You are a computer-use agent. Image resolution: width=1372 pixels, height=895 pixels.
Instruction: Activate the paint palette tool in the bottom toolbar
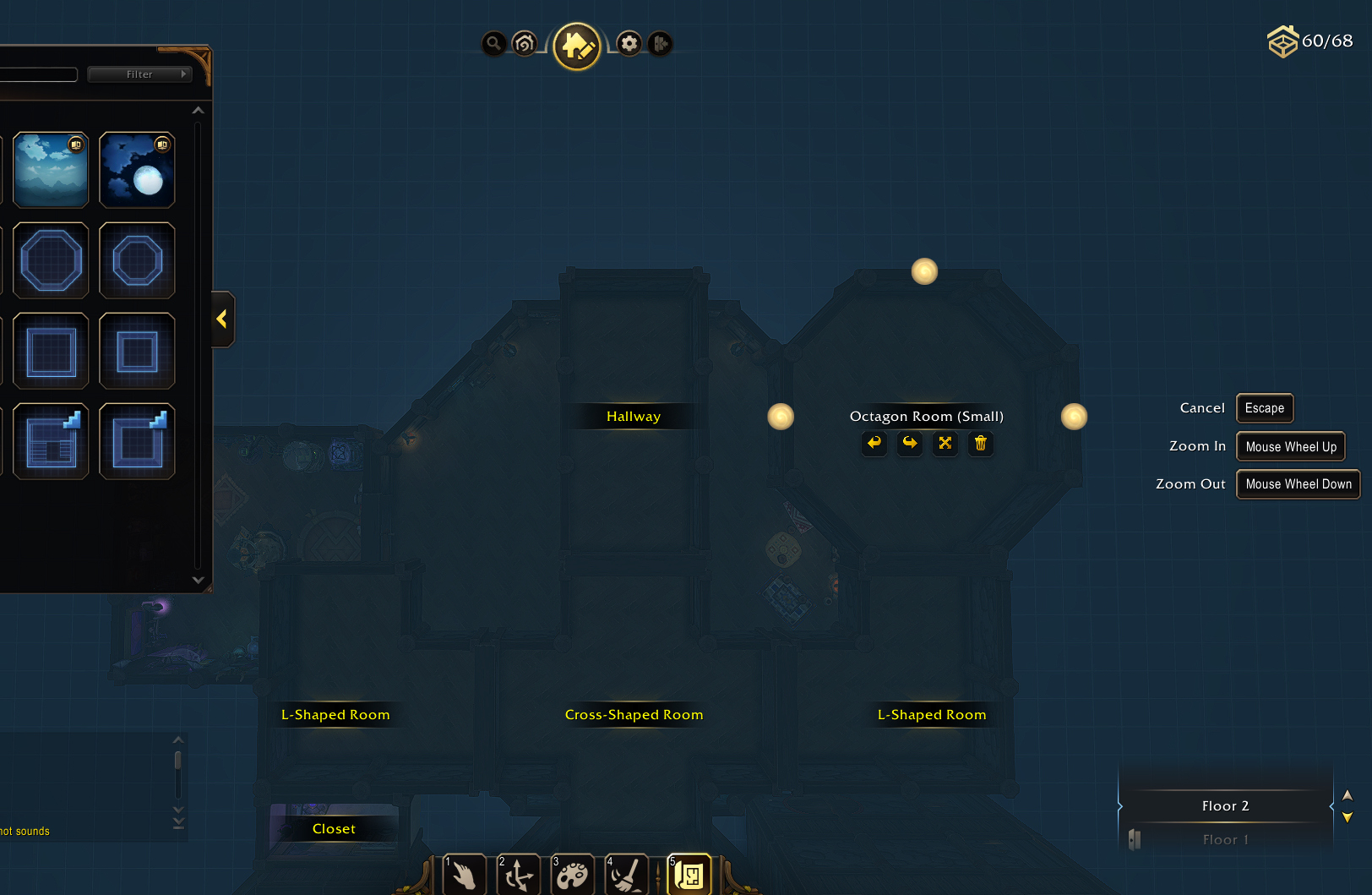tap(572, 876)
